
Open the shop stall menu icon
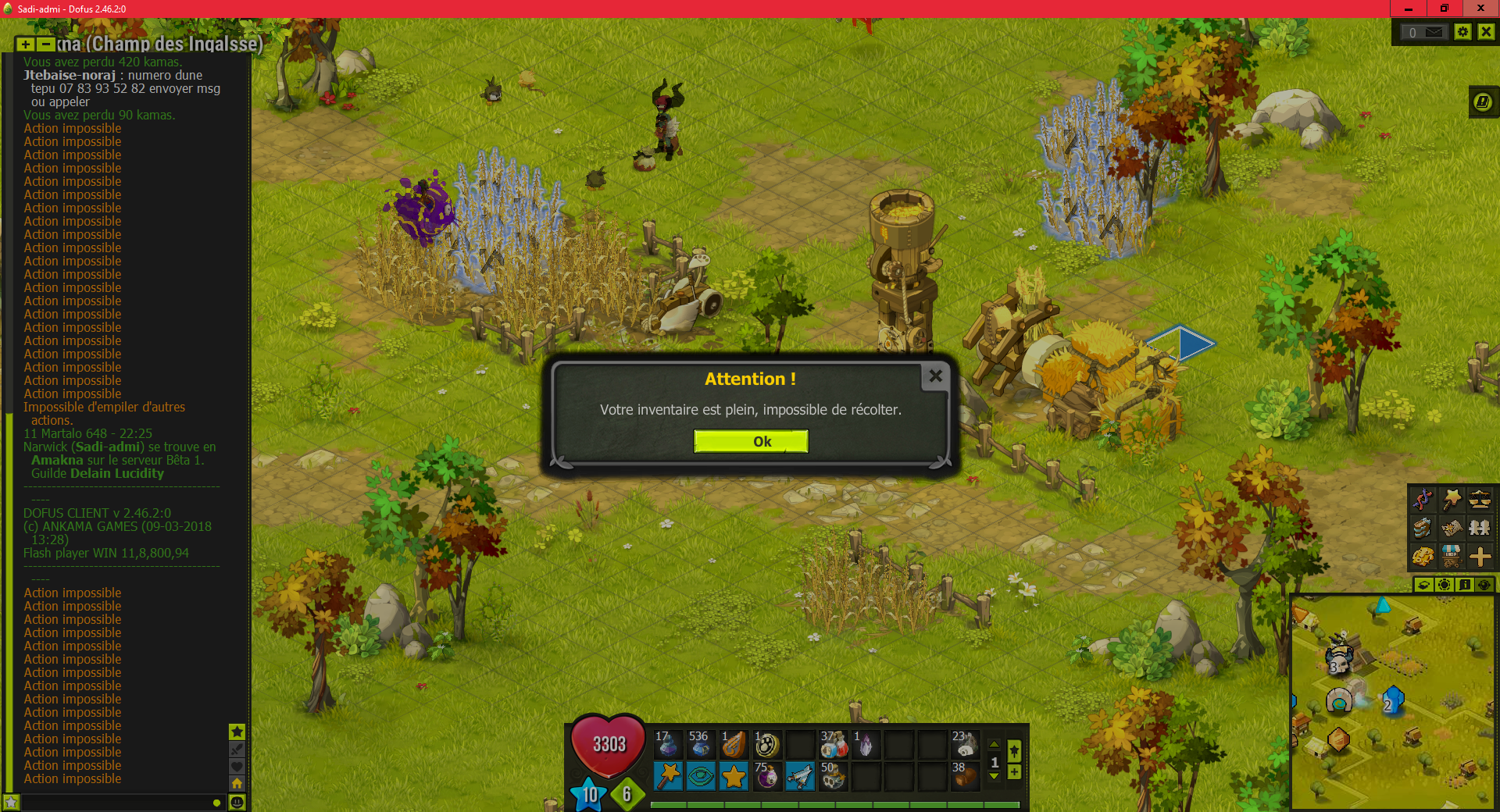pos(1452,556)
